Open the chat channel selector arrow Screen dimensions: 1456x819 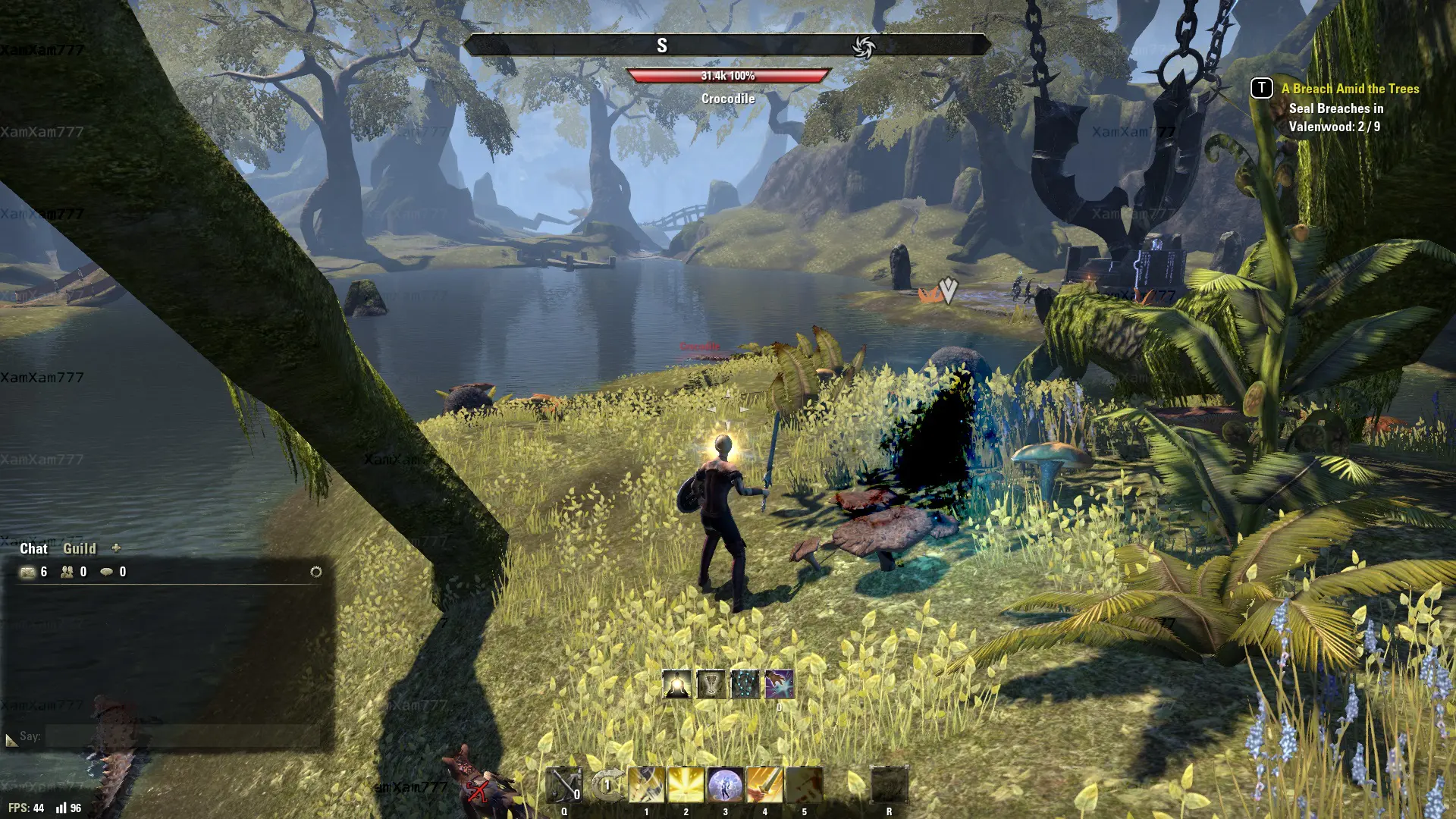point(11,739)
